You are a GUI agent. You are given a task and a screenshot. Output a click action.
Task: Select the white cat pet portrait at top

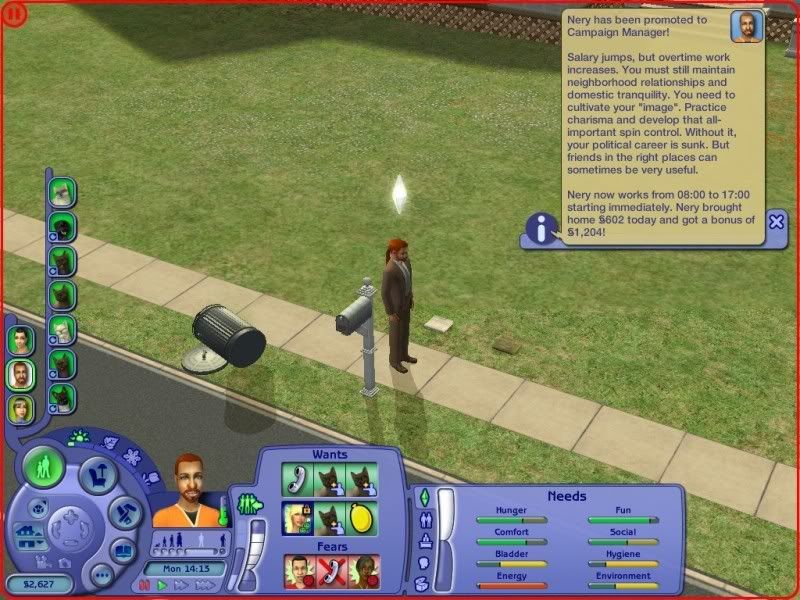click(x=63, y=190)
